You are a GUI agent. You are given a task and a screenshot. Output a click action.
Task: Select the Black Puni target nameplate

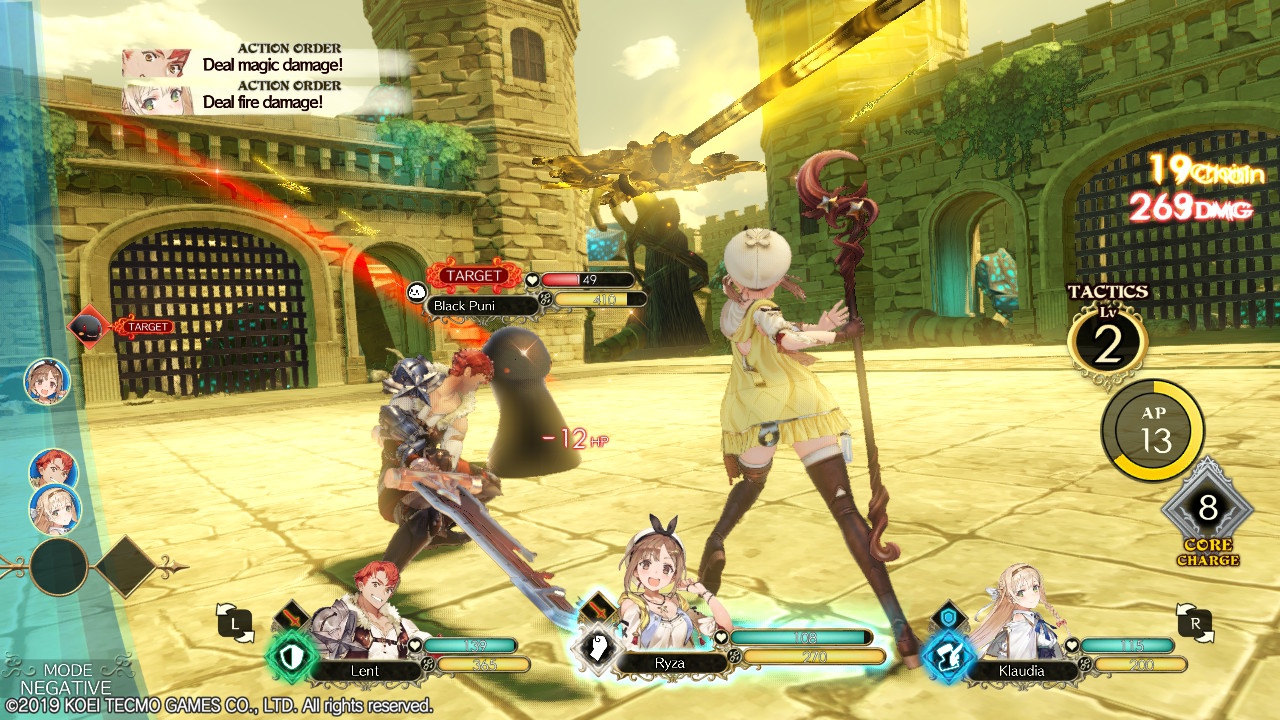coord(470,305)
